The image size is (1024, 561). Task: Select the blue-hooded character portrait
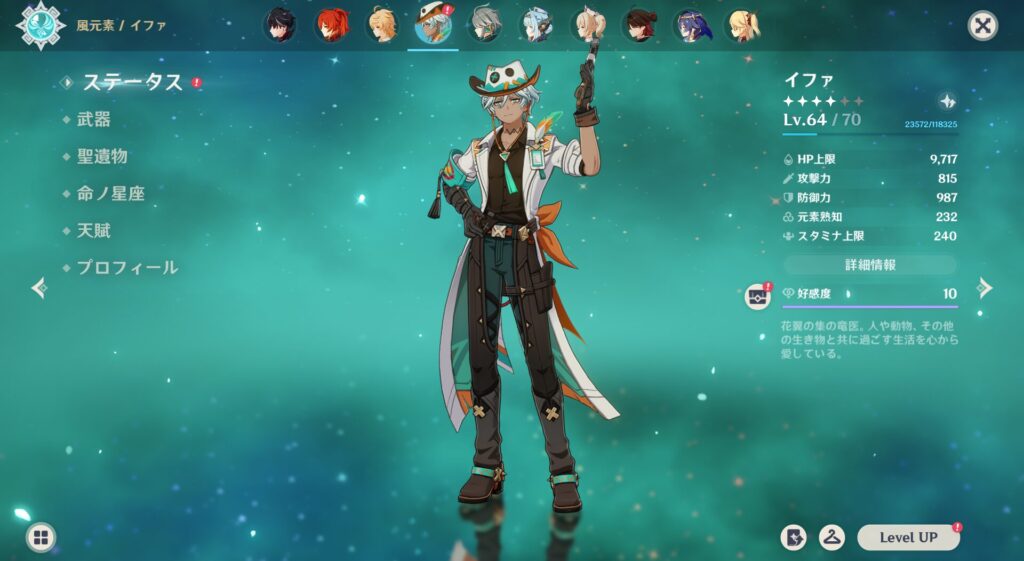point(691,25)
